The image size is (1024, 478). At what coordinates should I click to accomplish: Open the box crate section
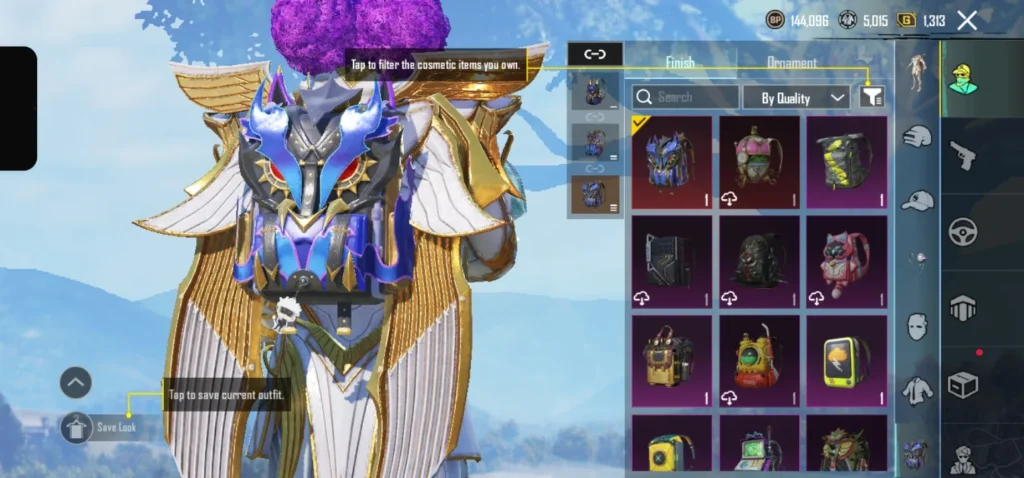[x=963, y=385]
